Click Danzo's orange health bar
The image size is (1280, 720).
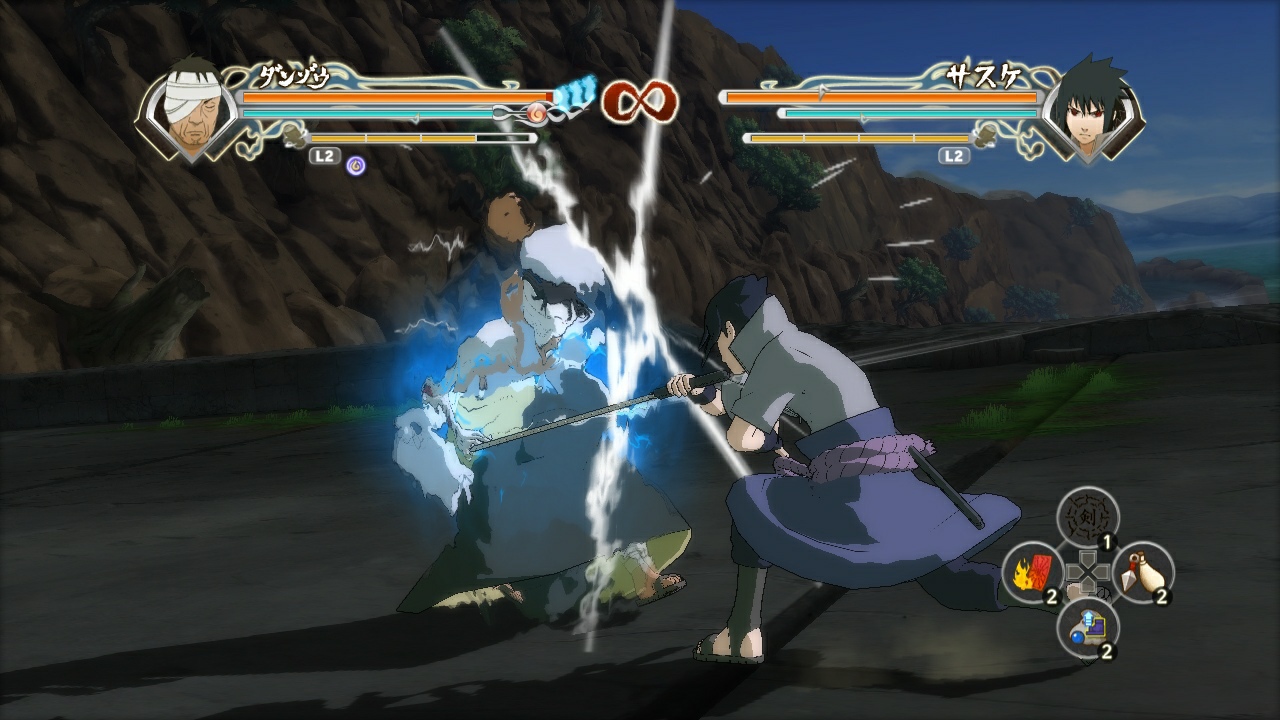point(390,96)
